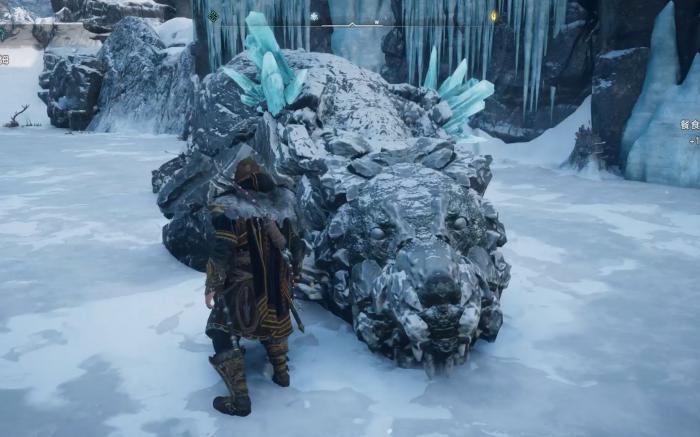
Task: Select the green diamond marker on the compass
Action: coord(213,16)
